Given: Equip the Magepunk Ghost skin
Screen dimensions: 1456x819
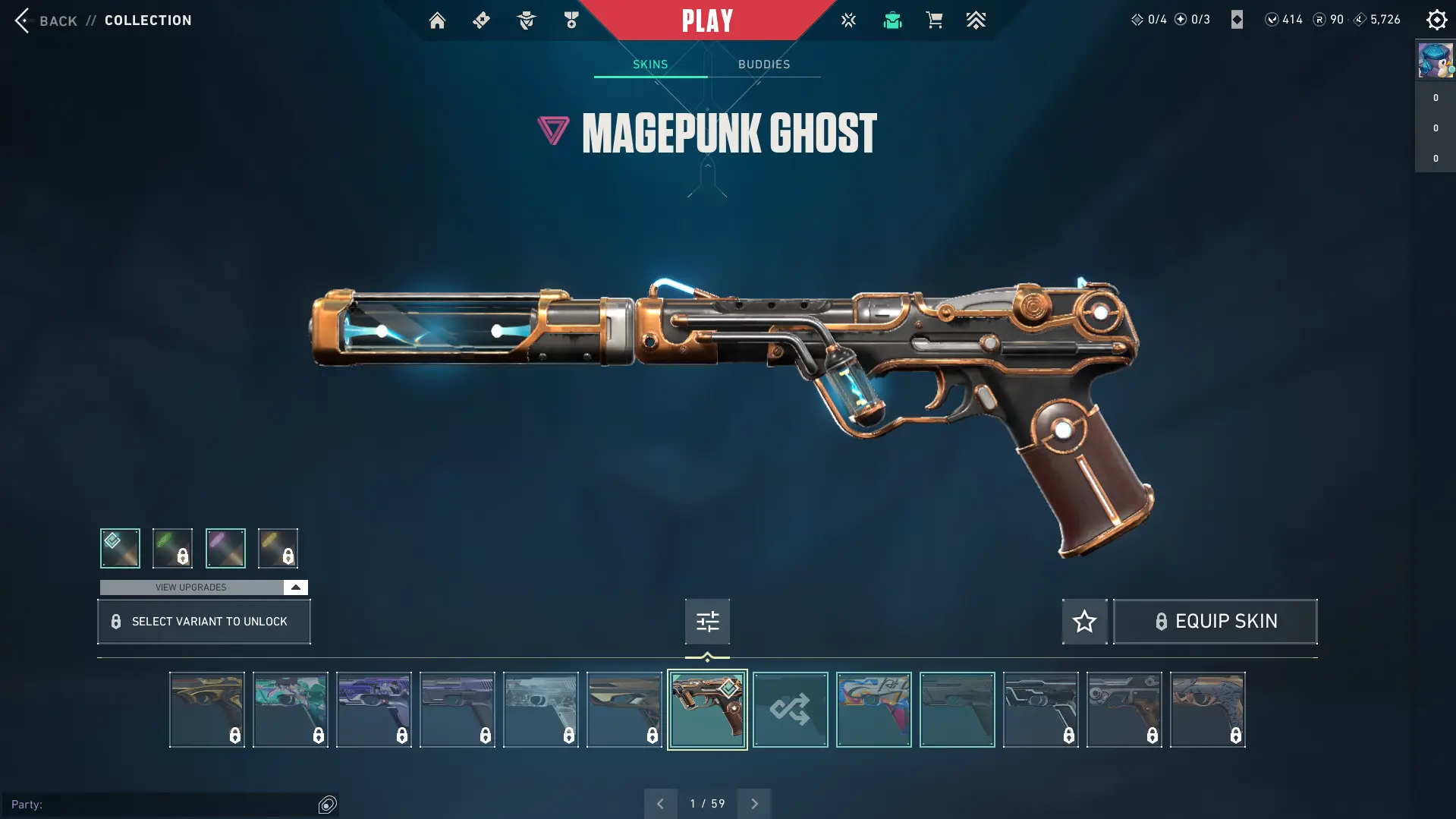Looking at the screenshot, I should [x=1215, y=622].
